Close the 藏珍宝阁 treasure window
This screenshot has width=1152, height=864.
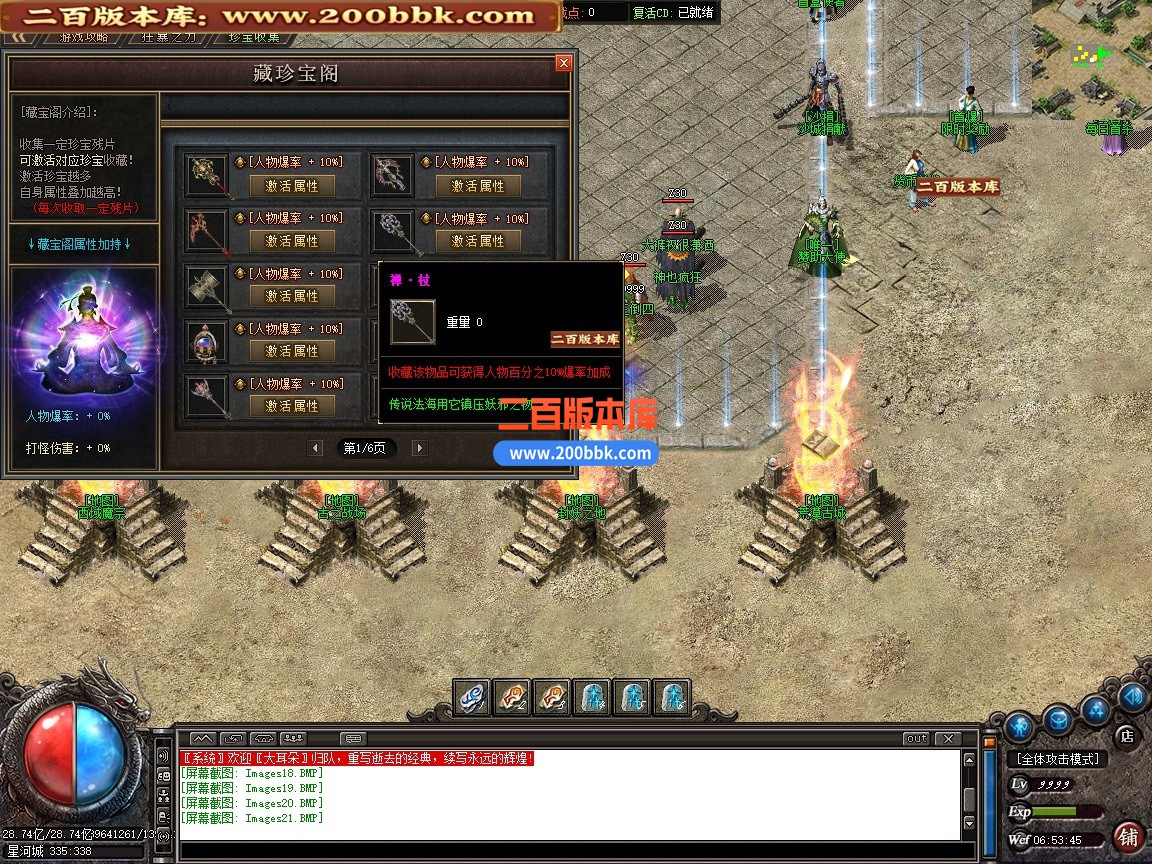(564, 63)
